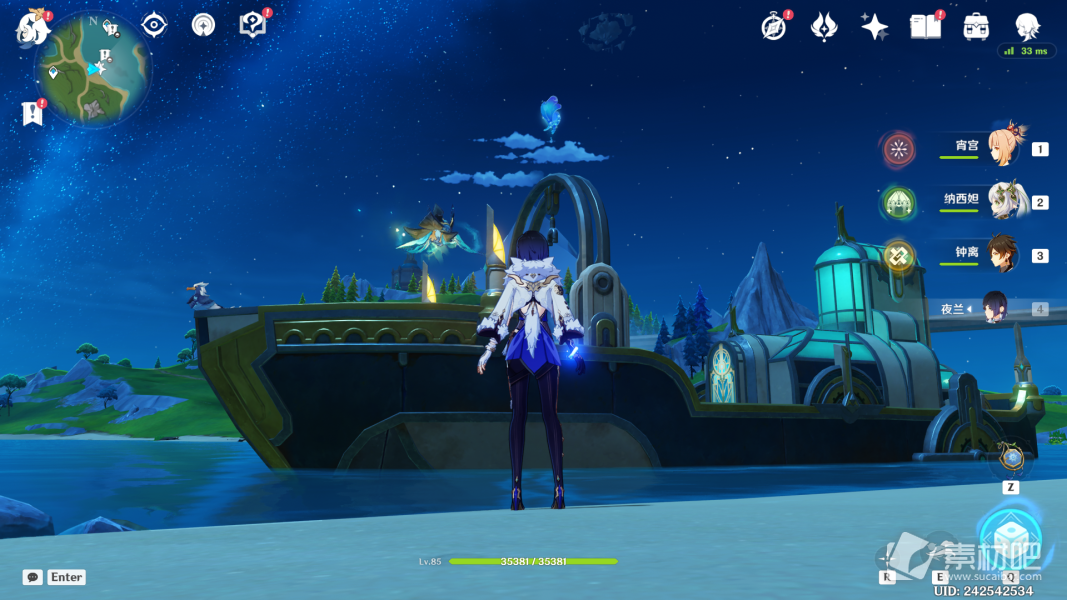Switch to party member 钟离
The height and width of the screenshot is (600, 1067).
tap(1007, 254)
